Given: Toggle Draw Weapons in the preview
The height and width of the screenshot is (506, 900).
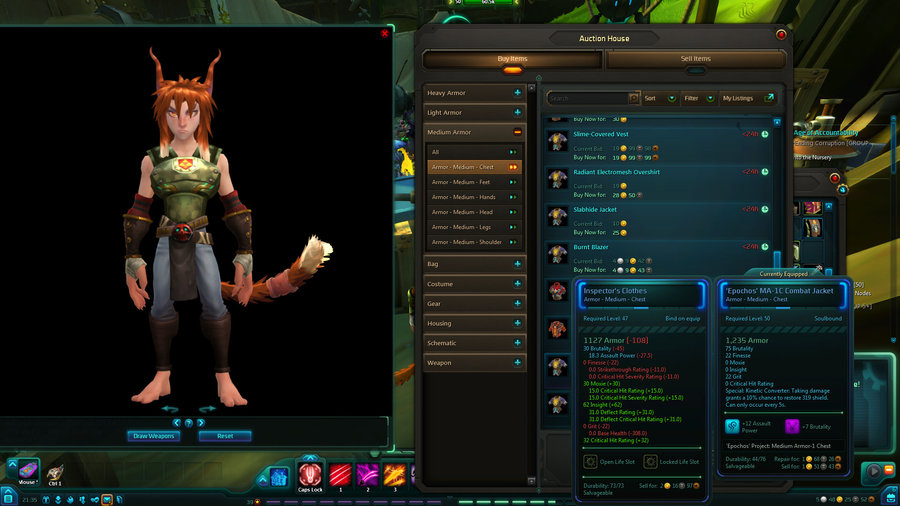Looking at the screenshot, I should point(154,436).
